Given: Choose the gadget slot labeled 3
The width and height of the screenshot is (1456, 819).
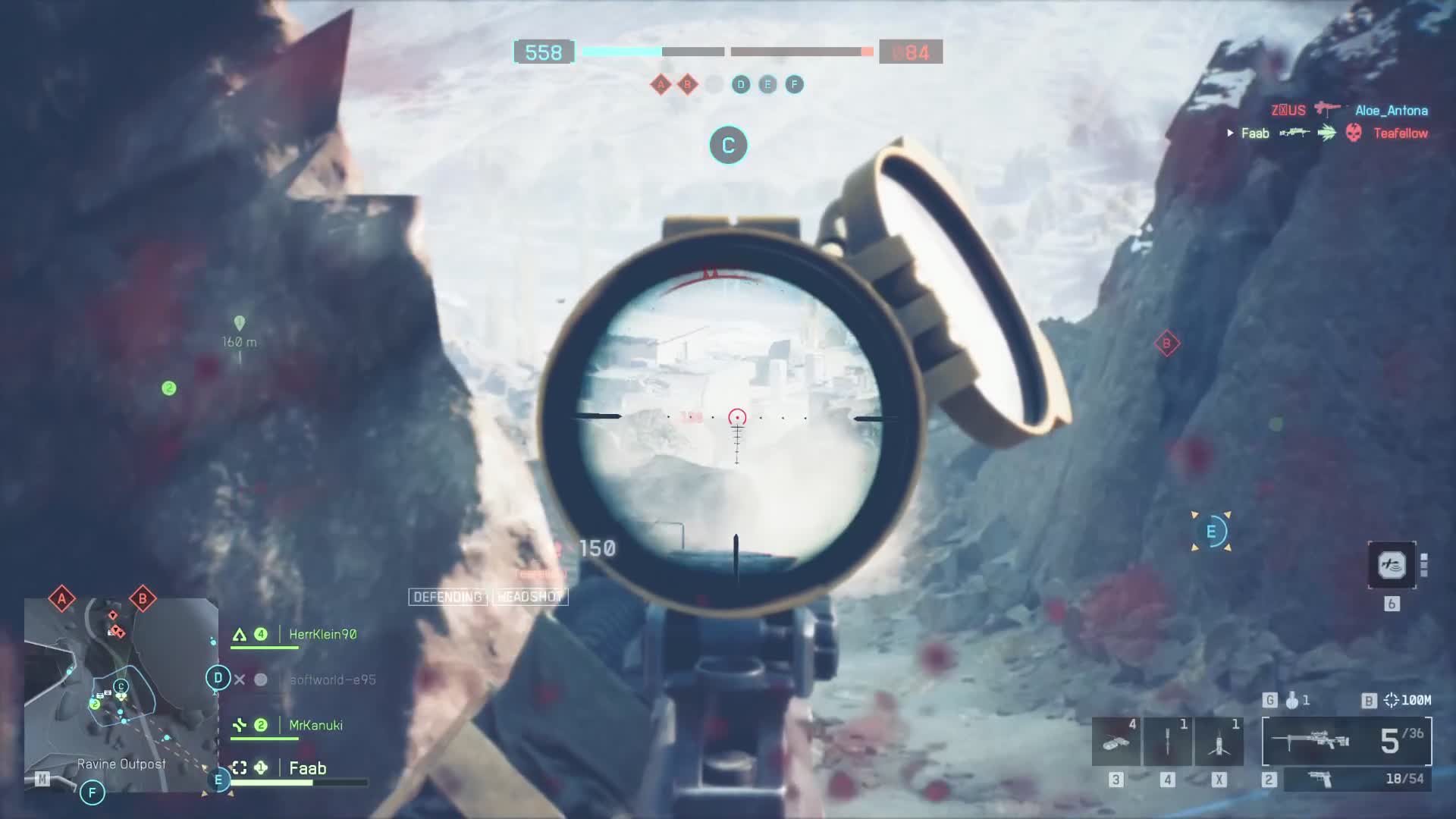Looking at the screenshot, I should point(1116,742).
